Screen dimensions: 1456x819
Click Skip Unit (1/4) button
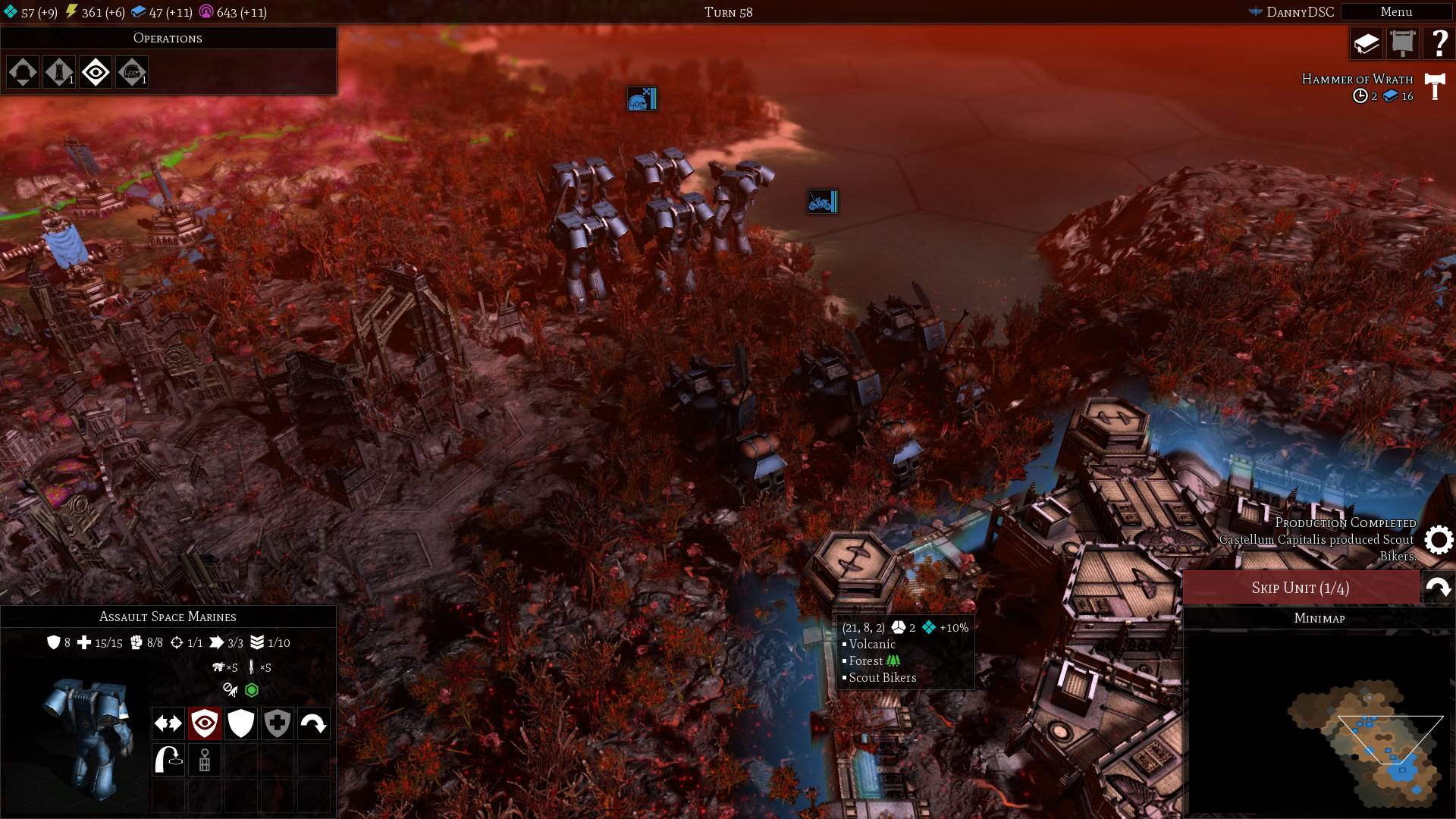coord(1300,588)
